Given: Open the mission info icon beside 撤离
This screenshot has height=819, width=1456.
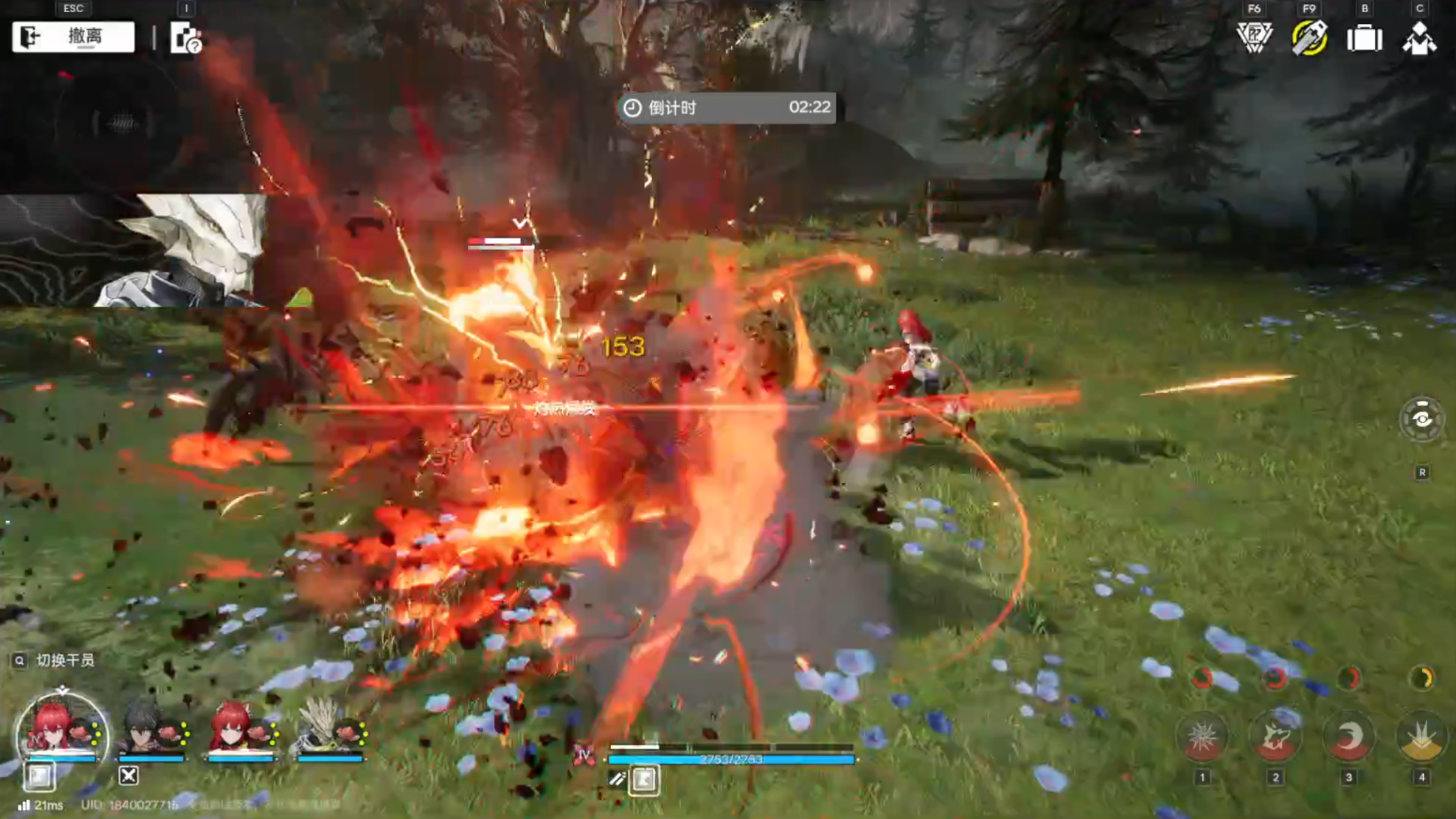Looking at the screenshot, I should [186, 38].
